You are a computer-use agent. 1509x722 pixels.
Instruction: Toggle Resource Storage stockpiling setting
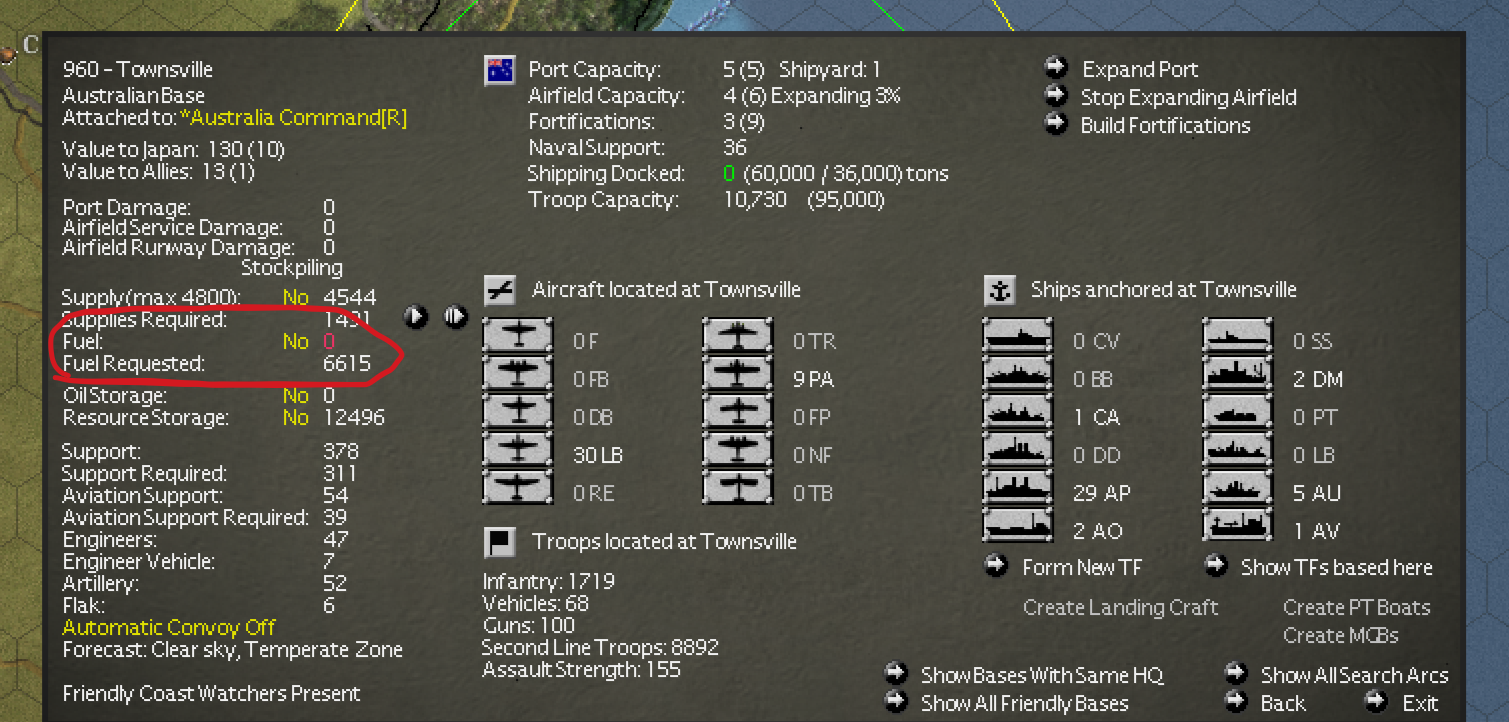[296, 417]
